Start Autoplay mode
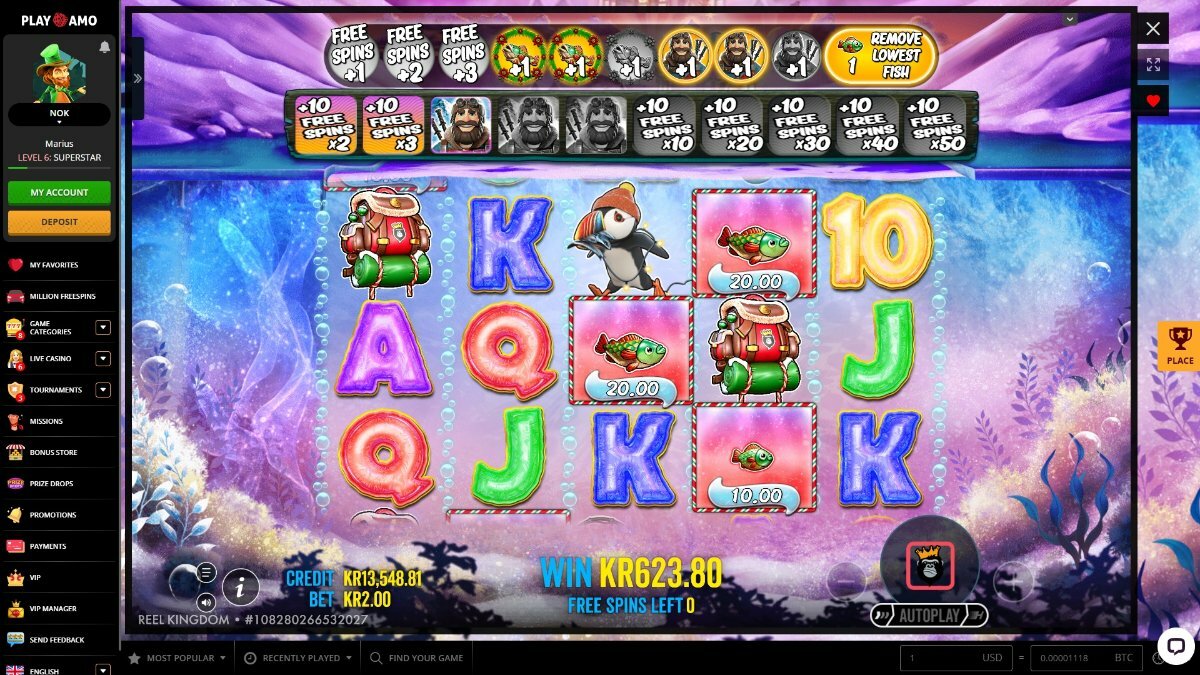 (929, 615)
